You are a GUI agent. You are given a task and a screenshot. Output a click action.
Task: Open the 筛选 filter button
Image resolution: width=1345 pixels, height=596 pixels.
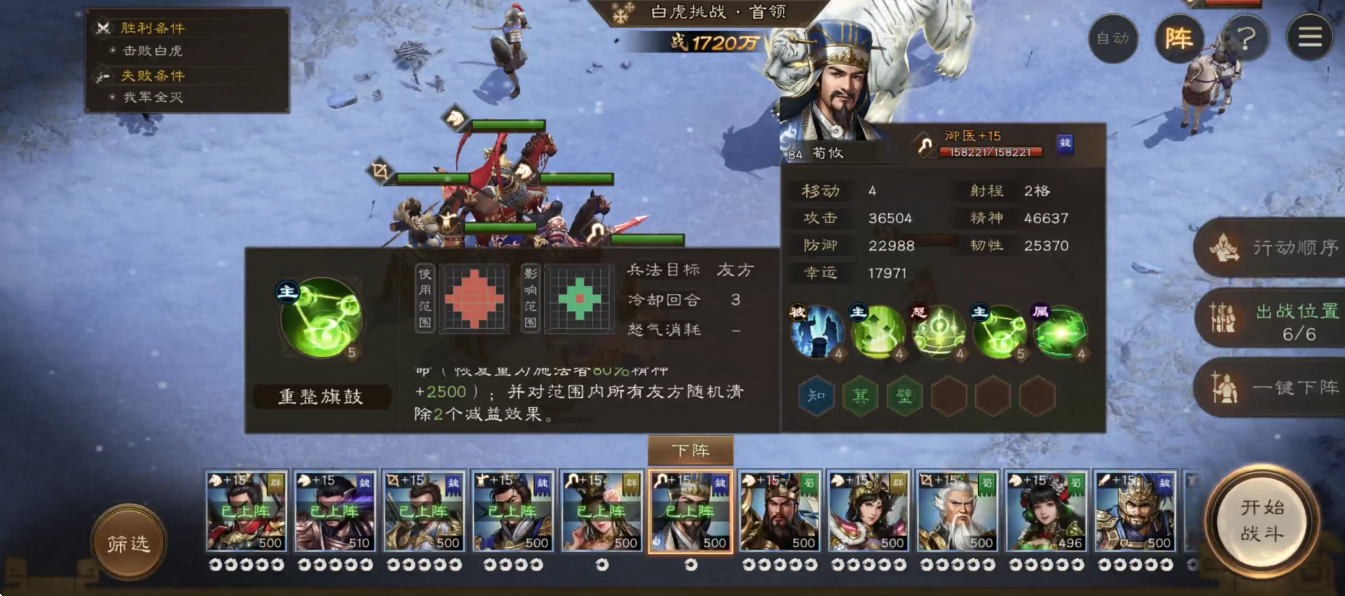[128, 543]
